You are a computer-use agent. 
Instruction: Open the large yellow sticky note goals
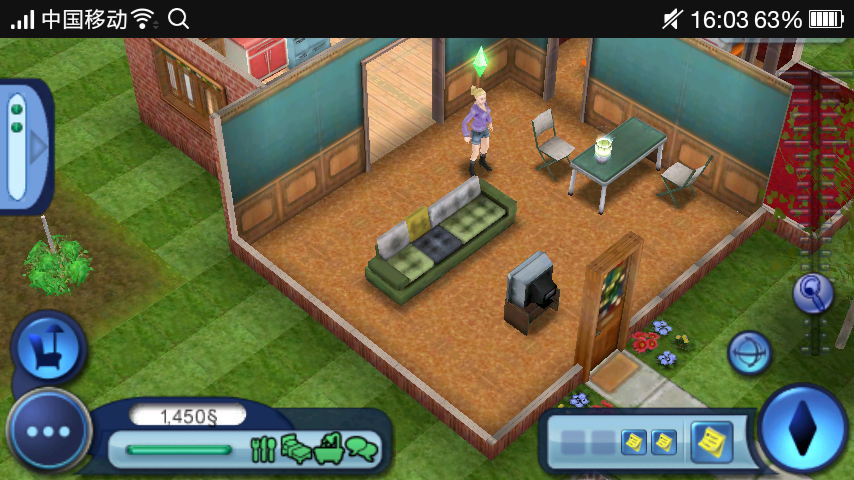(x=711, y=440)
